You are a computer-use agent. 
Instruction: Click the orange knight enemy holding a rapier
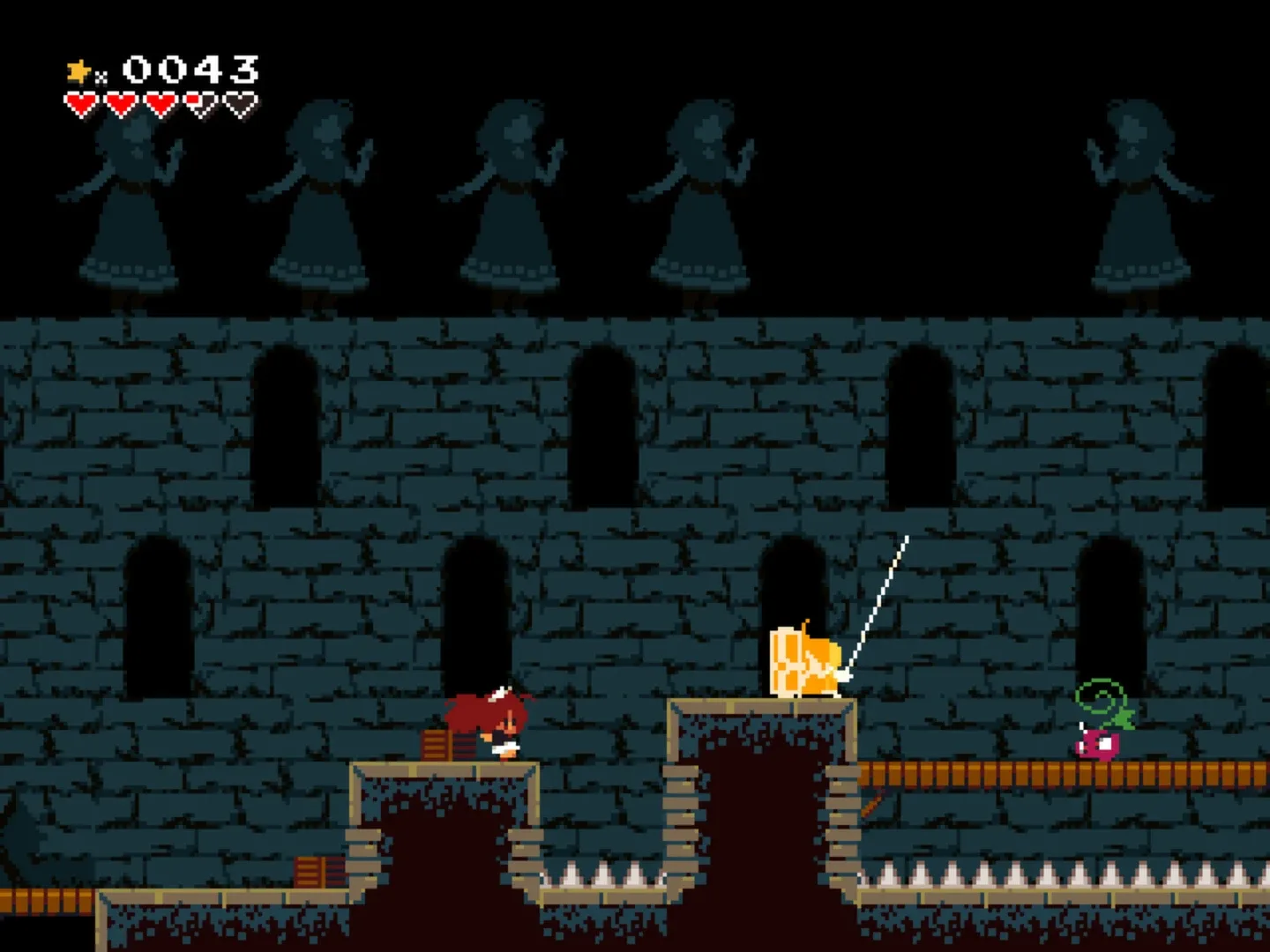pos(804,661)
